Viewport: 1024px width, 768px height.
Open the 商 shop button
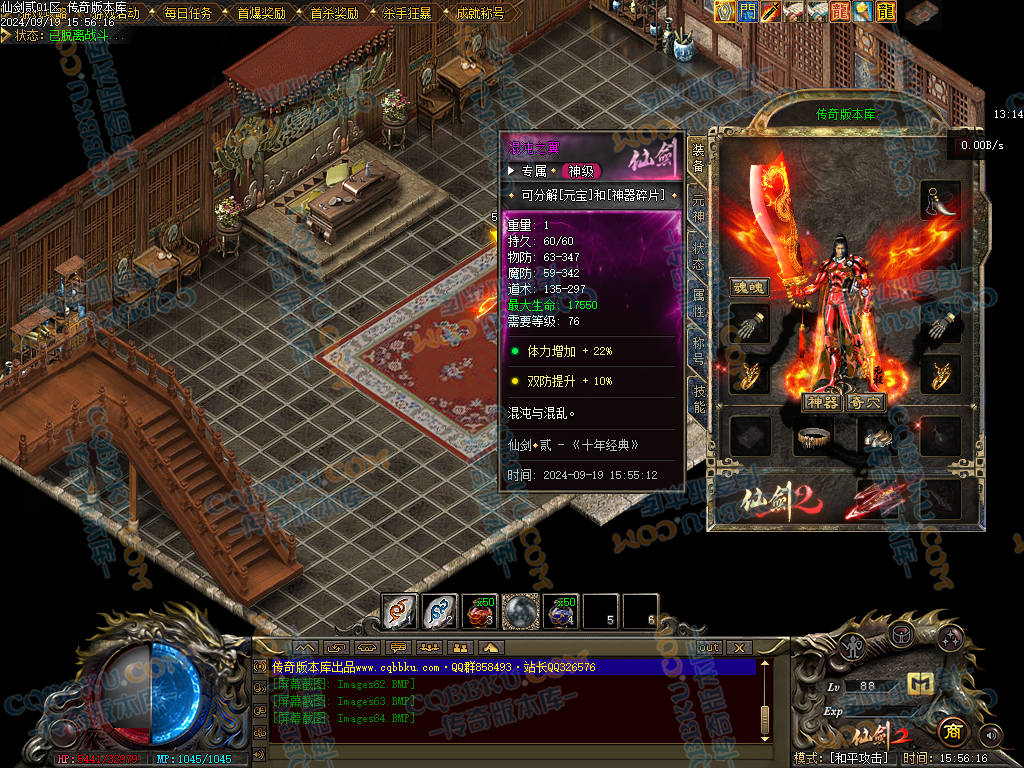(953, 733)
